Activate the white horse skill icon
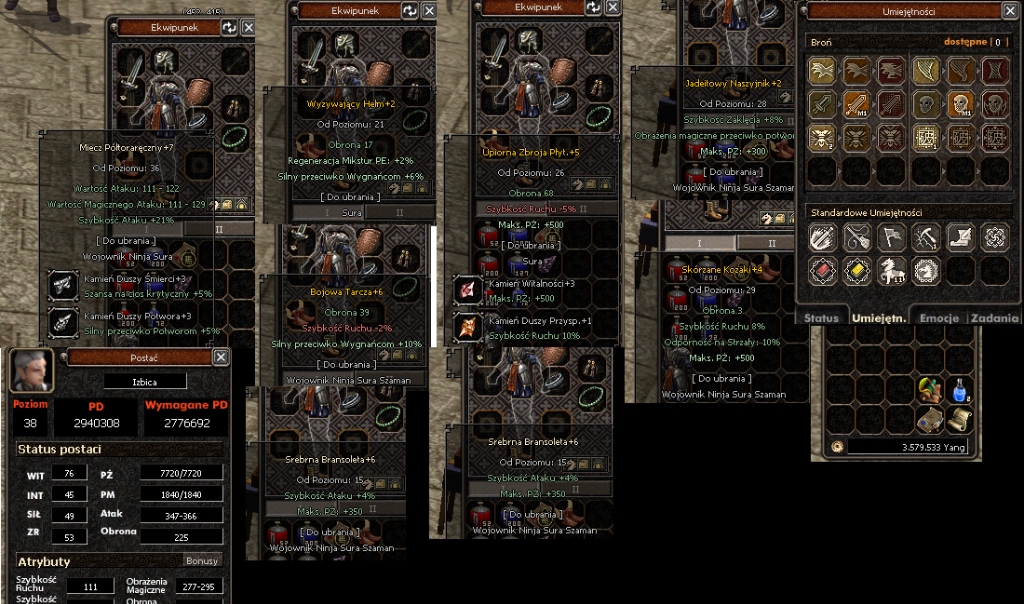This screenshot has width=1024, height=604. point(892,270)
